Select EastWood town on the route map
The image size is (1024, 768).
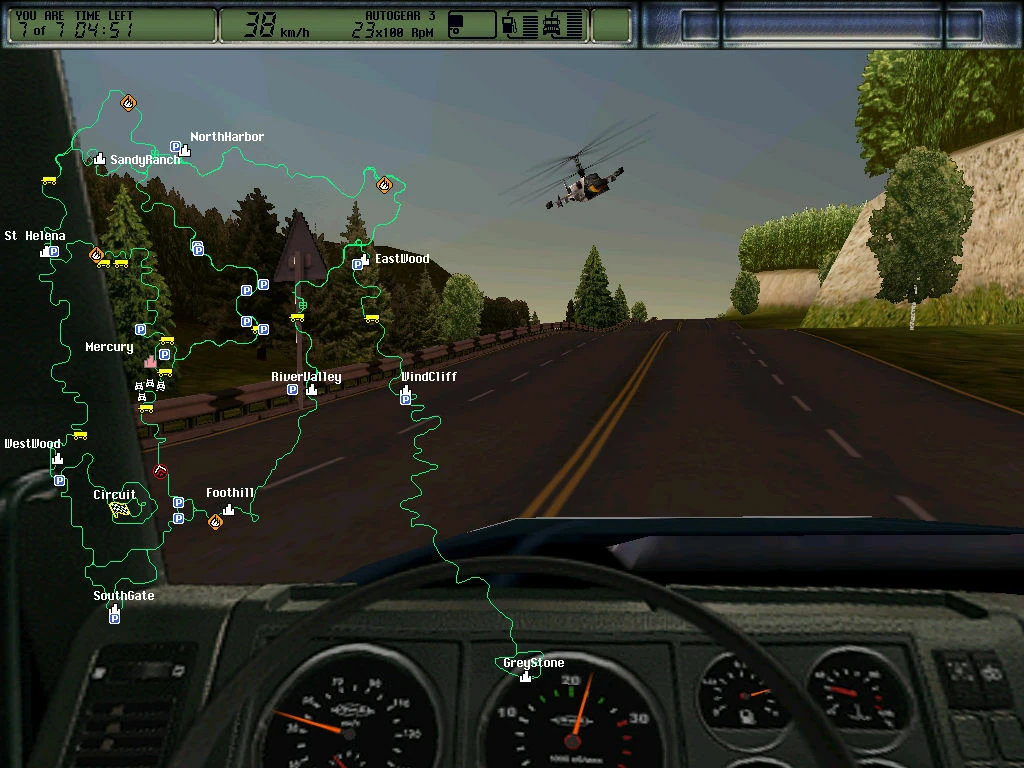tap(365, 259)
